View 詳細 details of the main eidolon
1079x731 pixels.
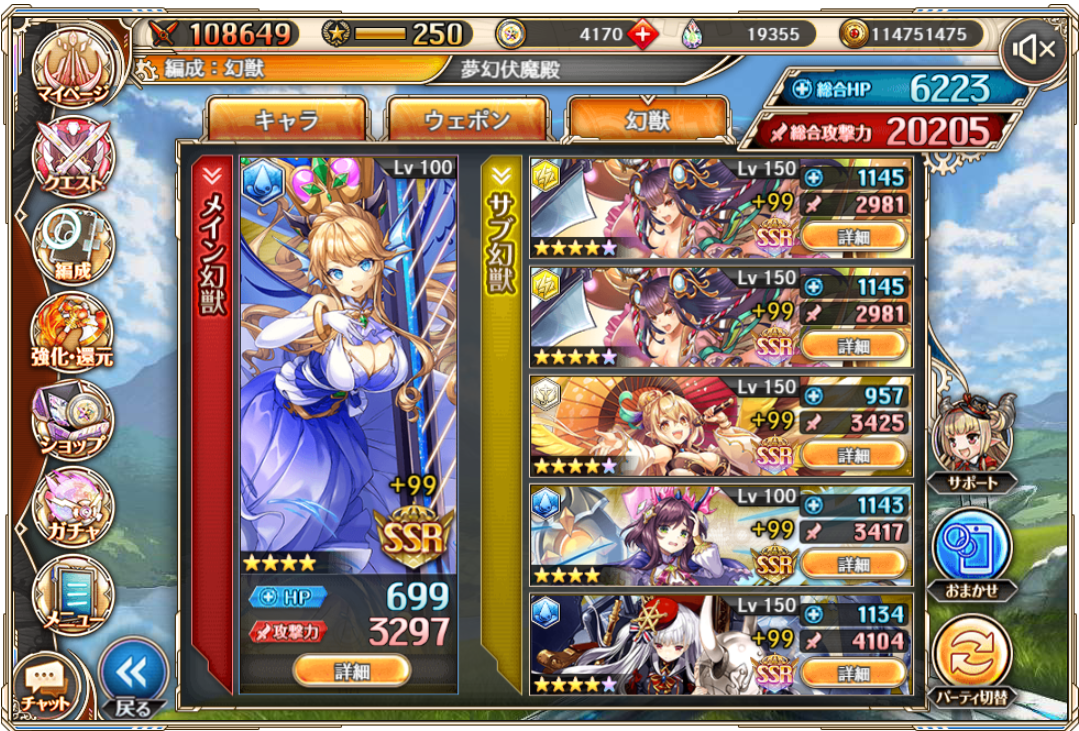351,670
